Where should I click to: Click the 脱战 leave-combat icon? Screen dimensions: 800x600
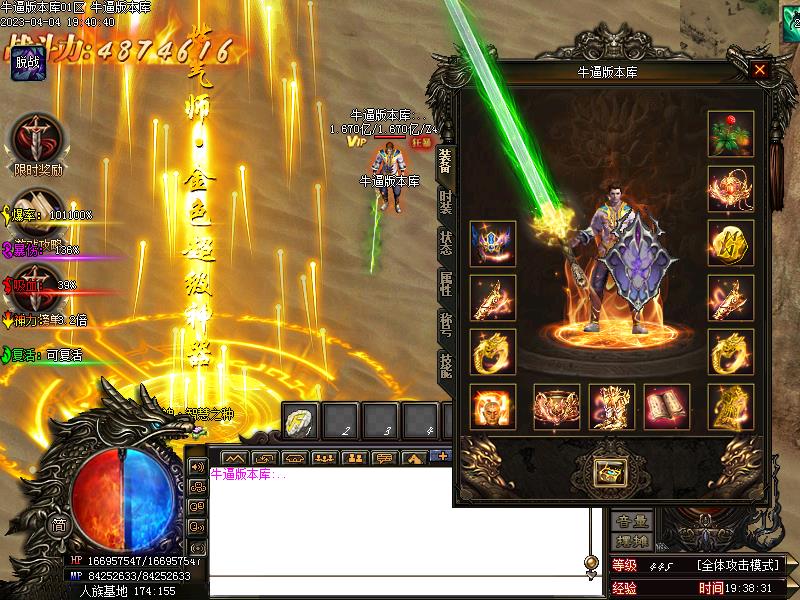tap(28, 62)
